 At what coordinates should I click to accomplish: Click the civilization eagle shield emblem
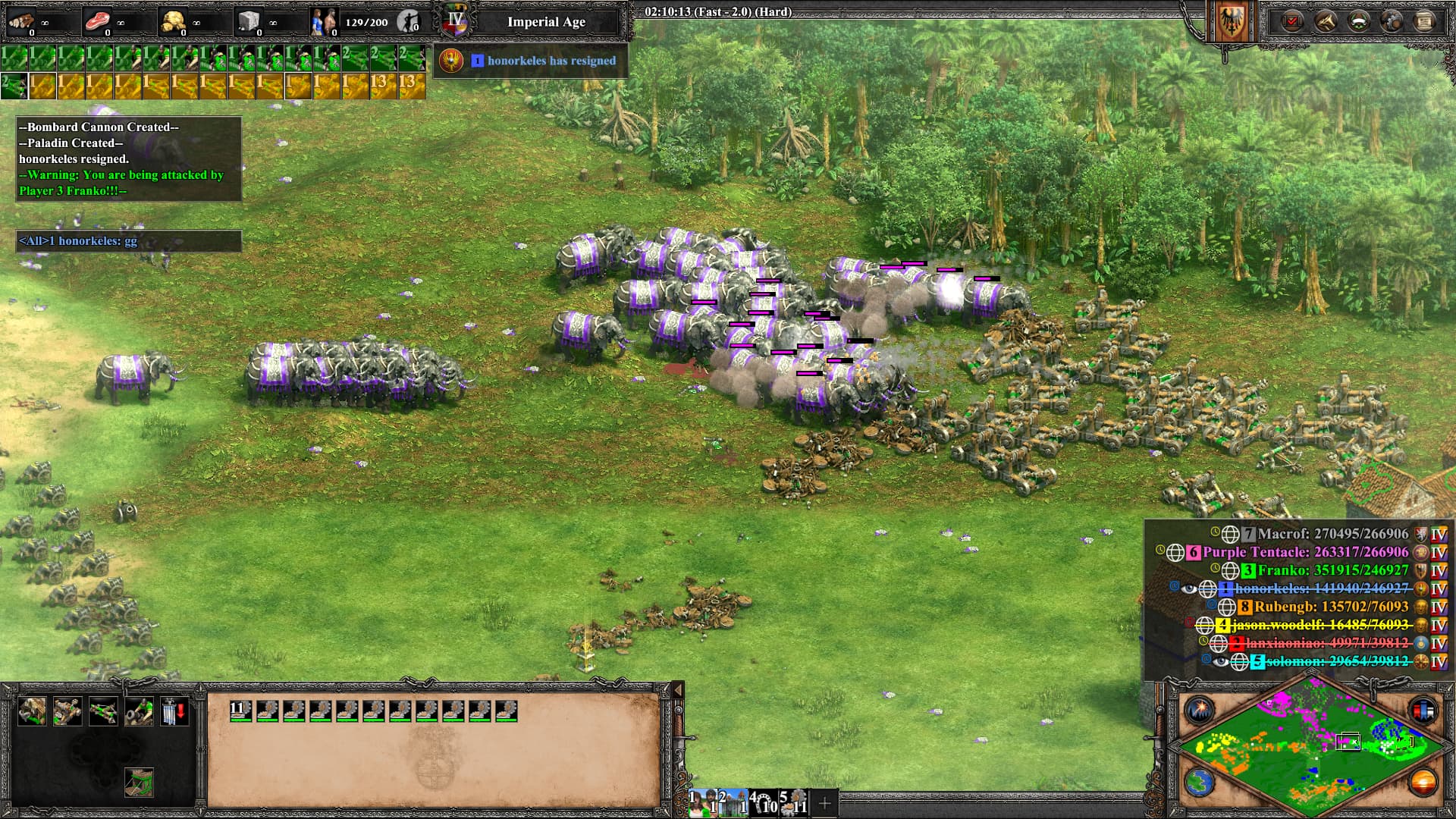click(x=1230, y=23)
